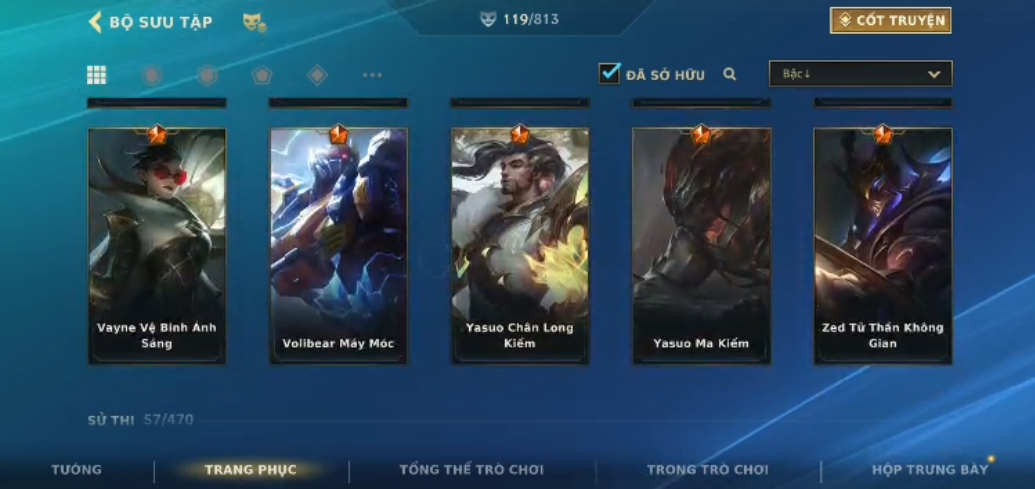
Task: Select the Vayne Vệ Binh Ánh Sáng skin
Action: point(157,245)
